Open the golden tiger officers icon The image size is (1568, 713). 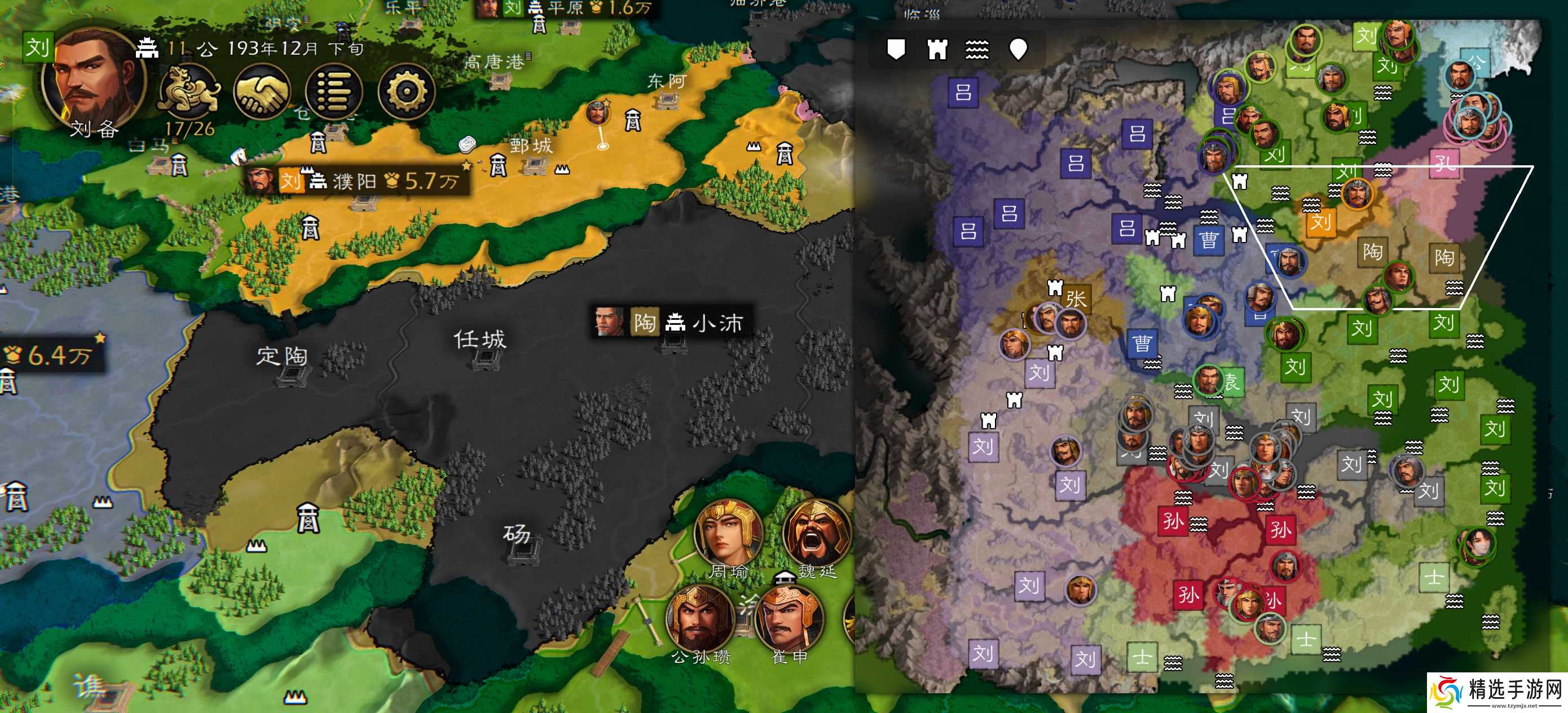(x=190, y=92)
